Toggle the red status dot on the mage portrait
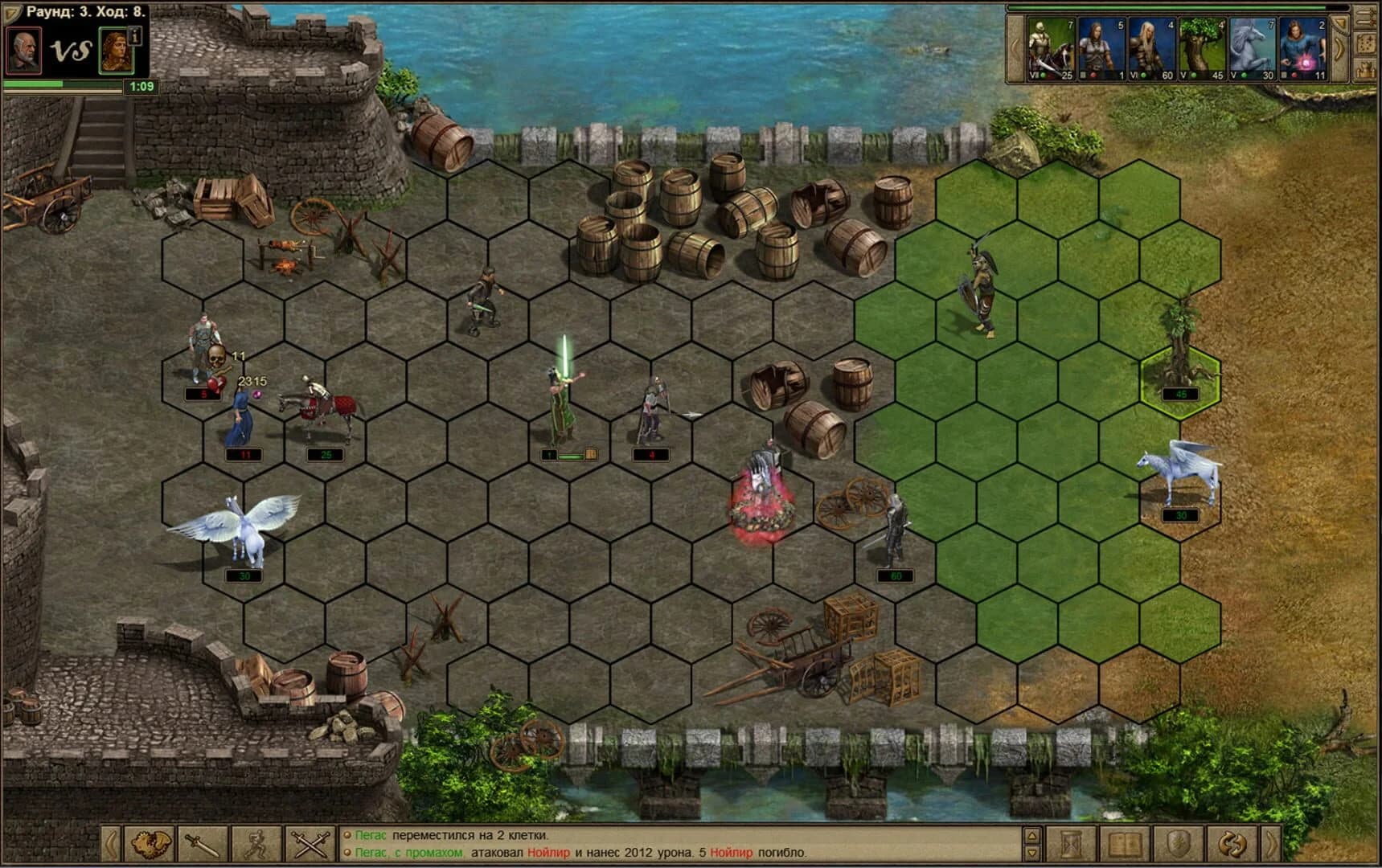The image size is (1382, 868). 1294,76
